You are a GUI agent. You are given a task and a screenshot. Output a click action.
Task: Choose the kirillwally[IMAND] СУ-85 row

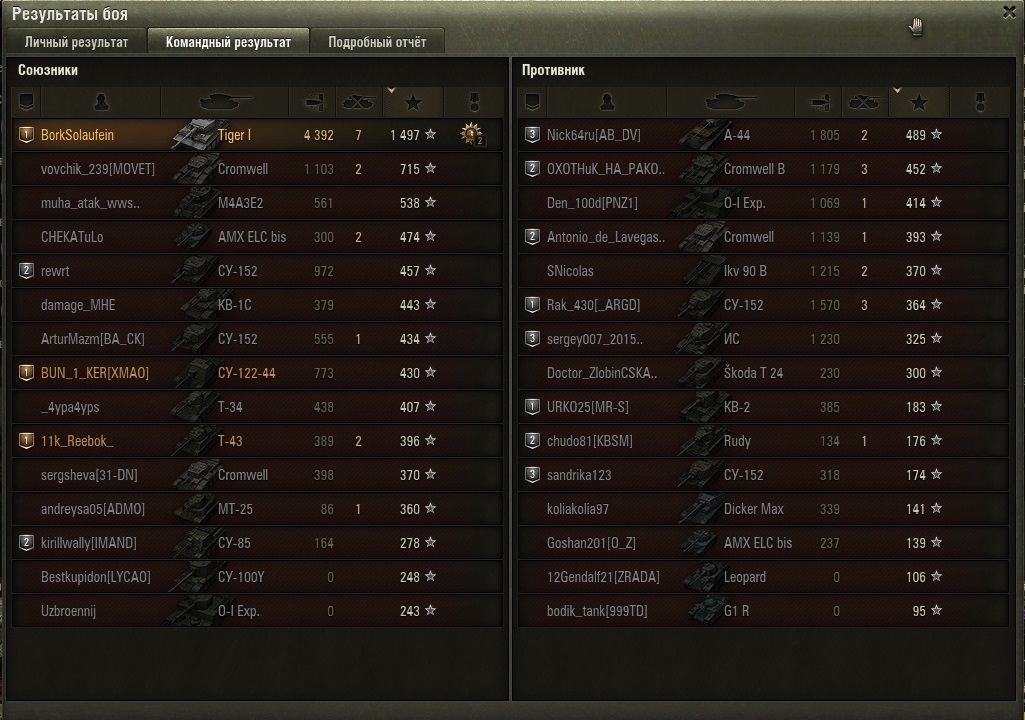coord(257,543)
